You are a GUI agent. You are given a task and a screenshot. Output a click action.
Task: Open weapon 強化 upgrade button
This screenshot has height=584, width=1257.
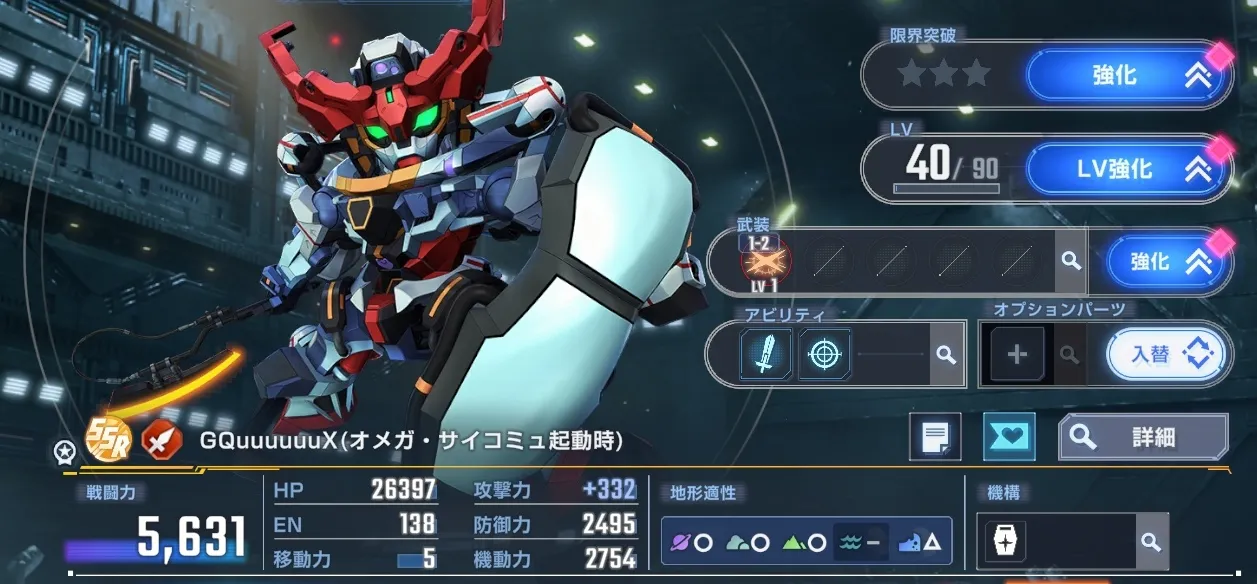(x=1169, y=262)
